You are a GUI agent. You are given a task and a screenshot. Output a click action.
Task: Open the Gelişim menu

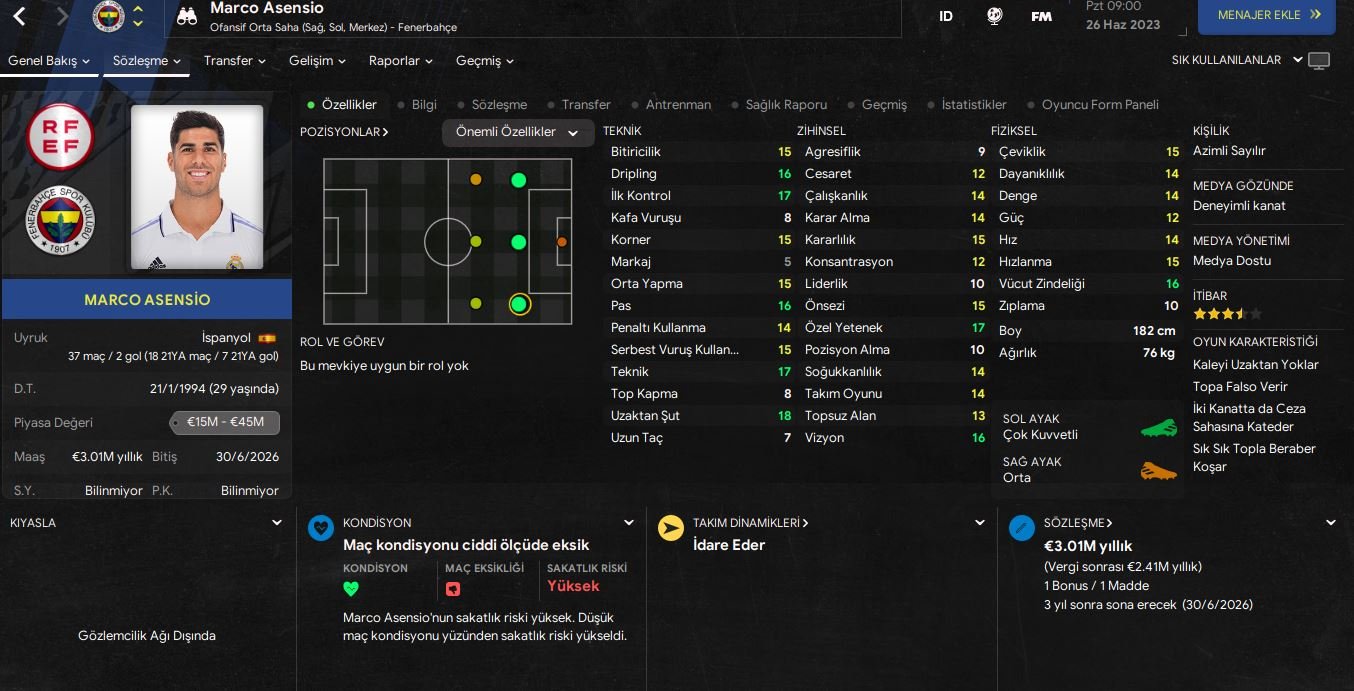317,61
